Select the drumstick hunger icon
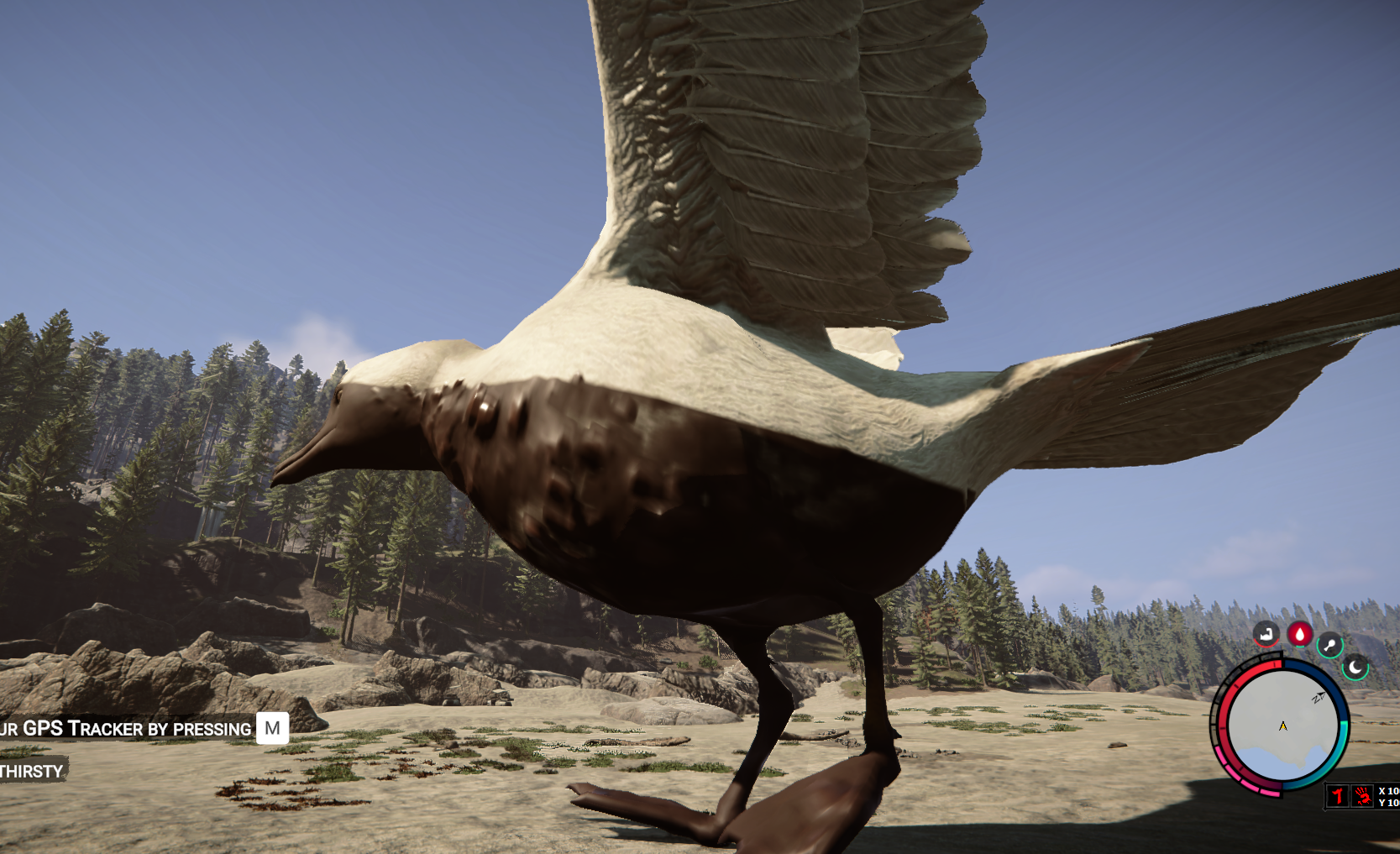Viewport: 1400px width, 854px height. [1329, 645]
